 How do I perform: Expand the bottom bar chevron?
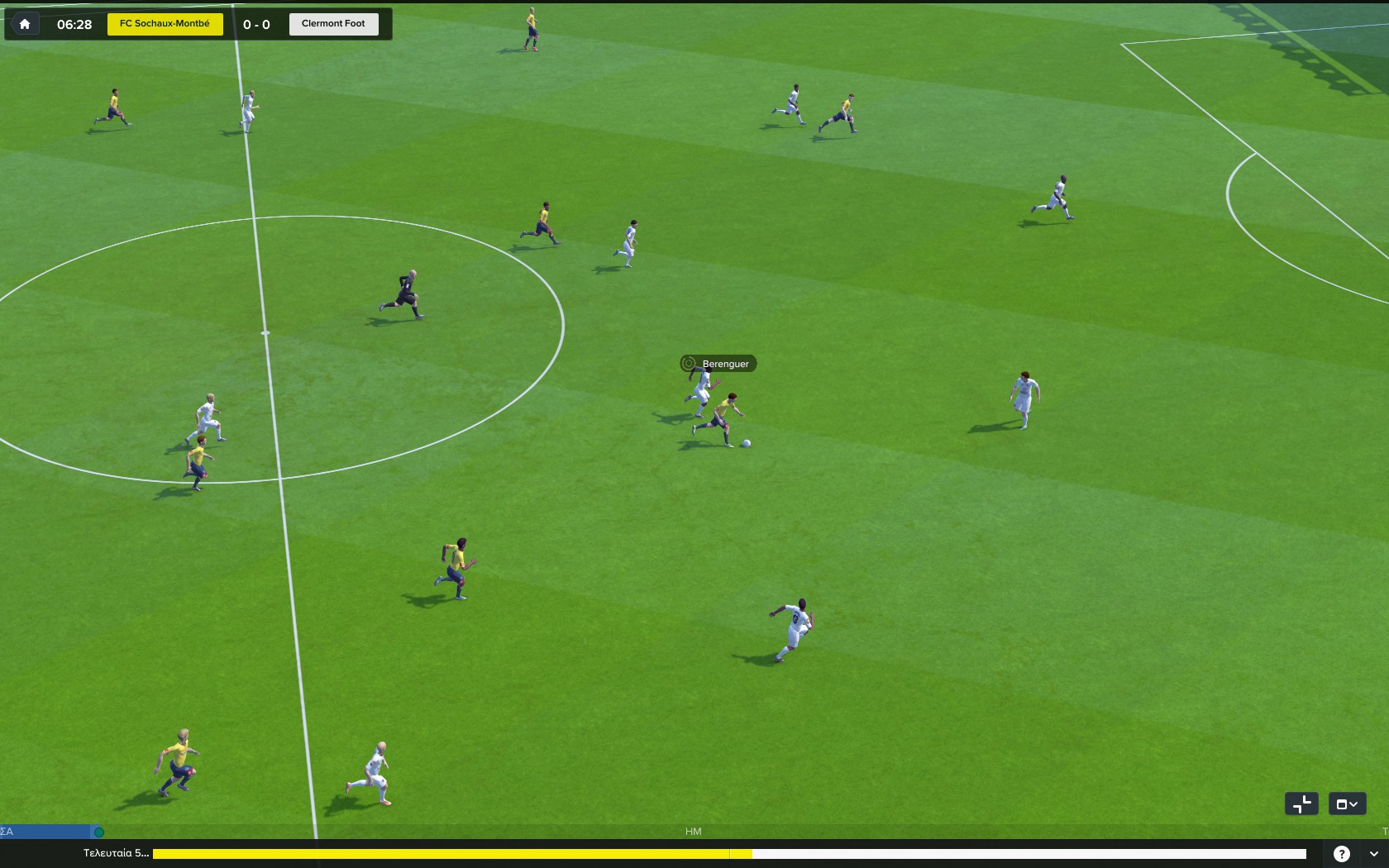tap(1373, 854)
